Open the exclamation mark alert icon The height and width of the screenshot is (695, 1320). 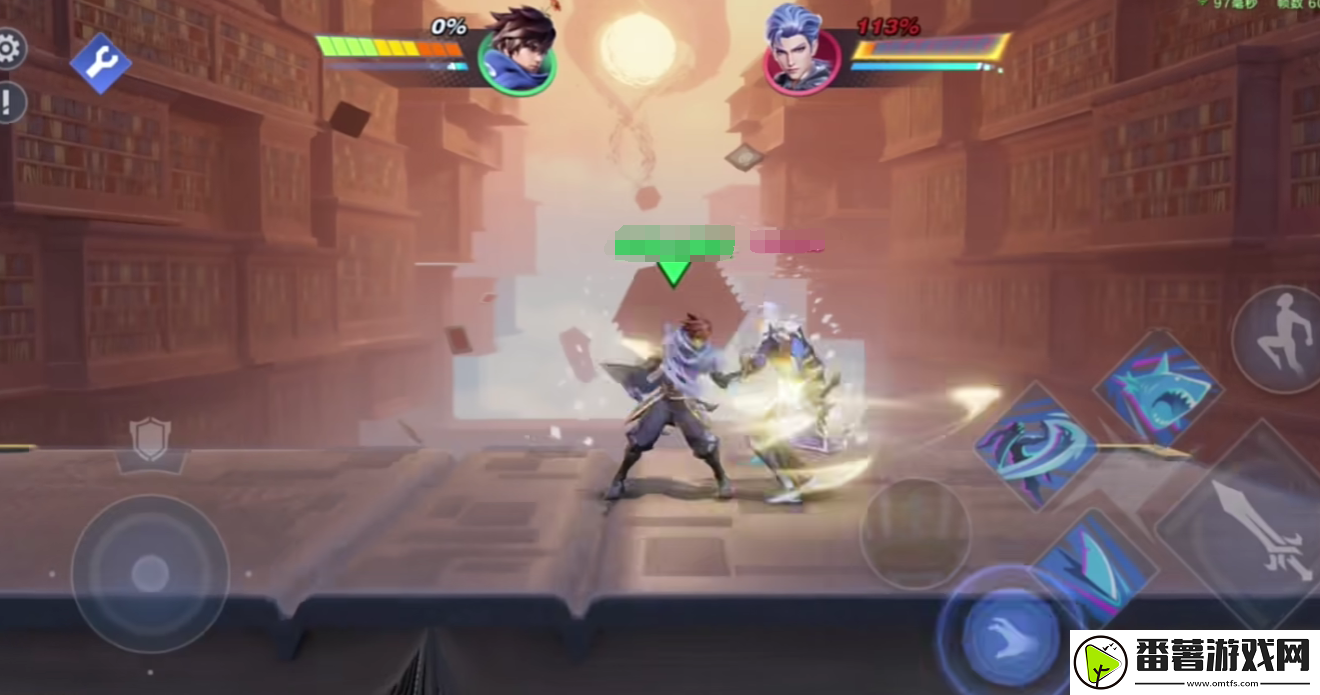coord(9,102)
